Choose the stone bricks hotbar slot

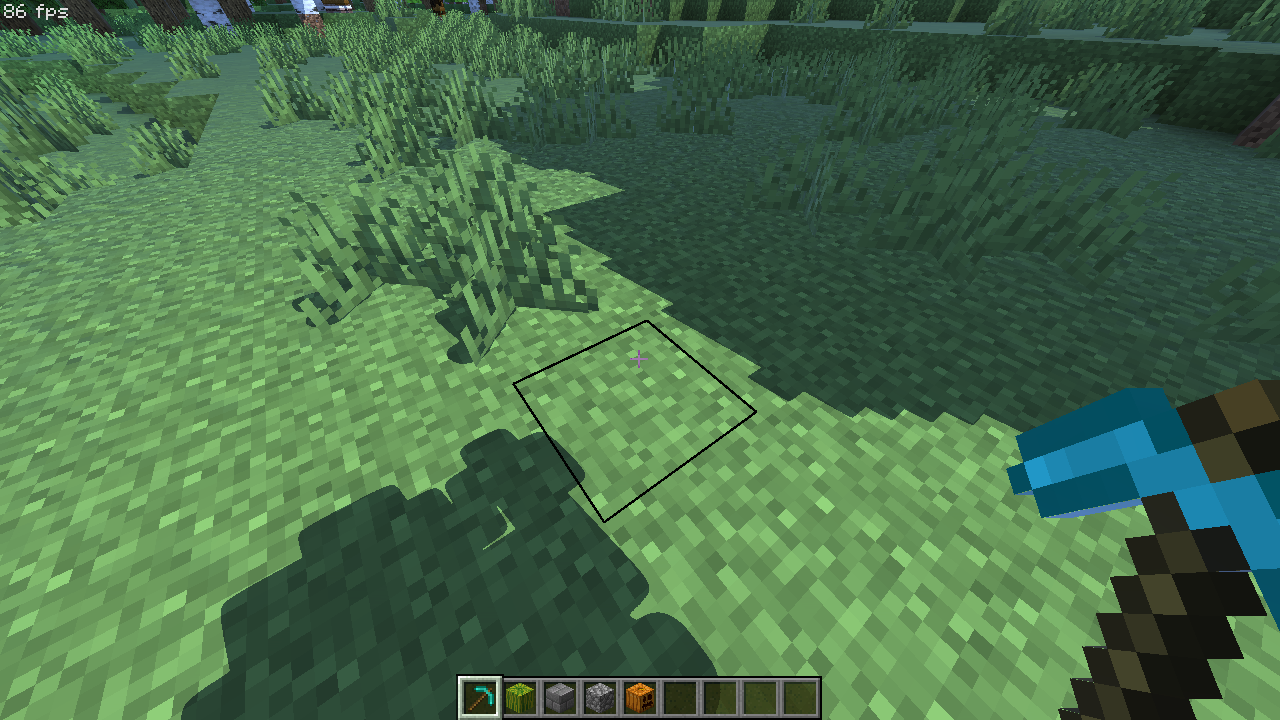tap(560, 697)
